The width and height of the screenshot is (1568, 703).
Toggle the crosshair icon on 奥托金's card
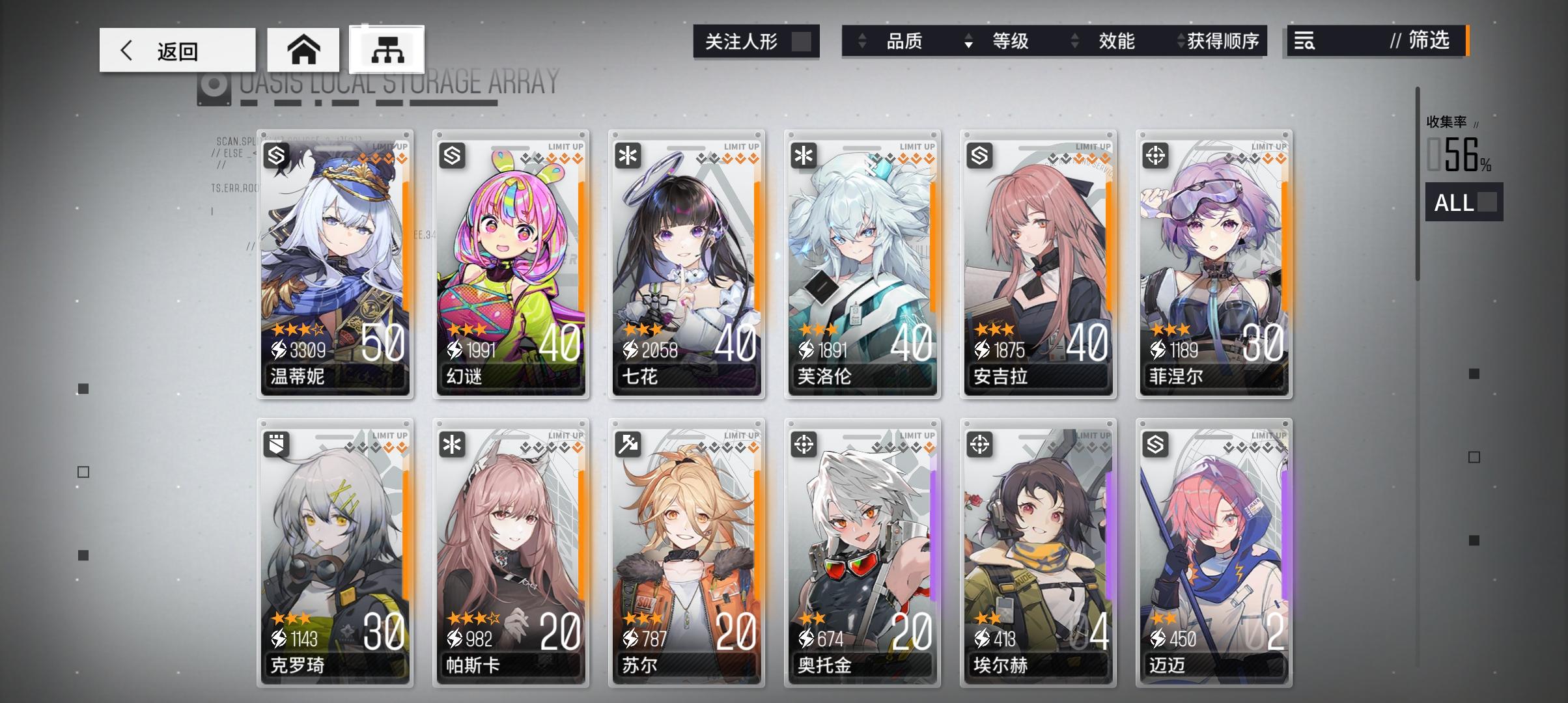pos(803,446)
